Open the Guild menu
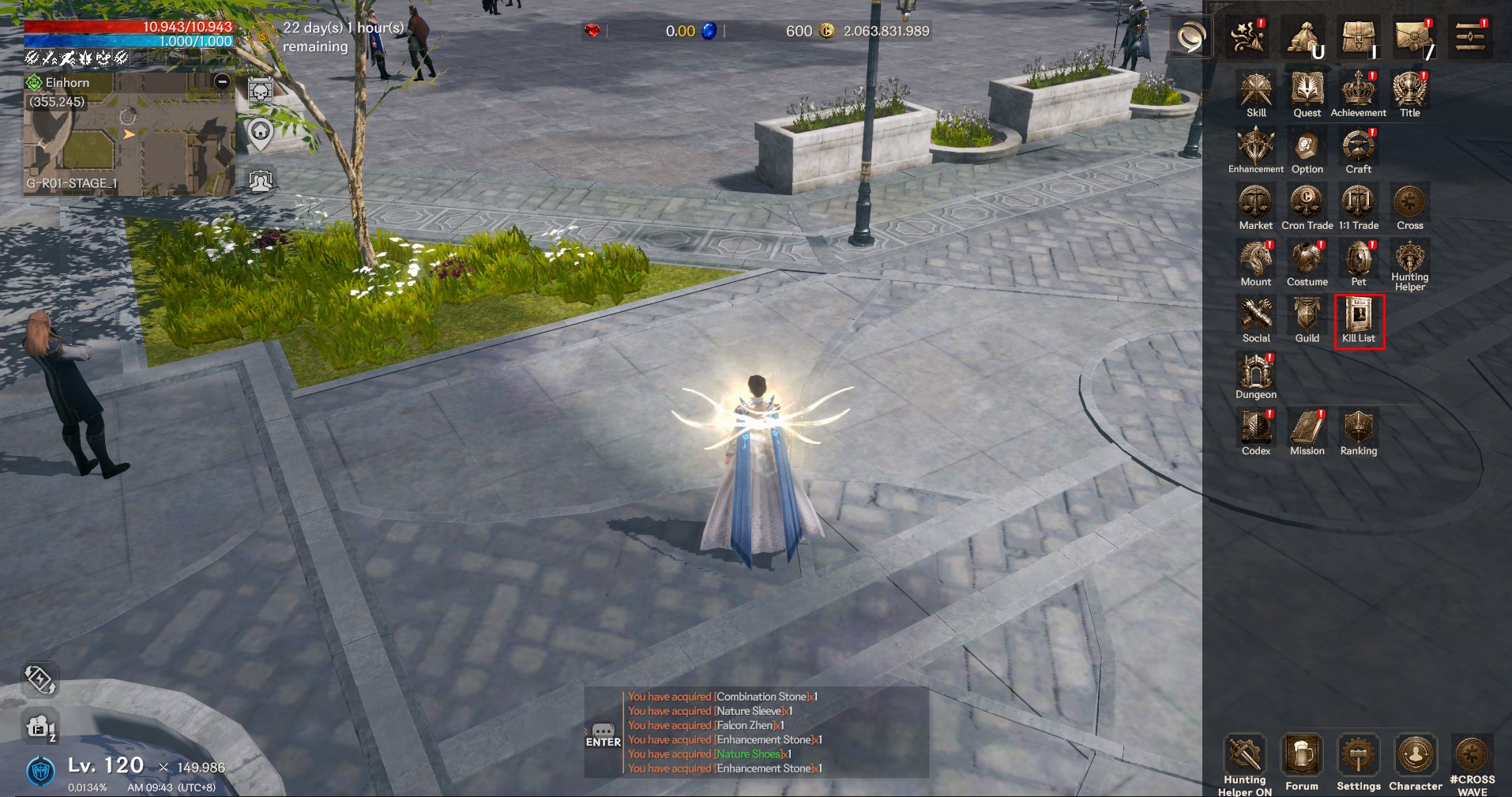Screen dimensions: 1512x797 pos(1307,316)
